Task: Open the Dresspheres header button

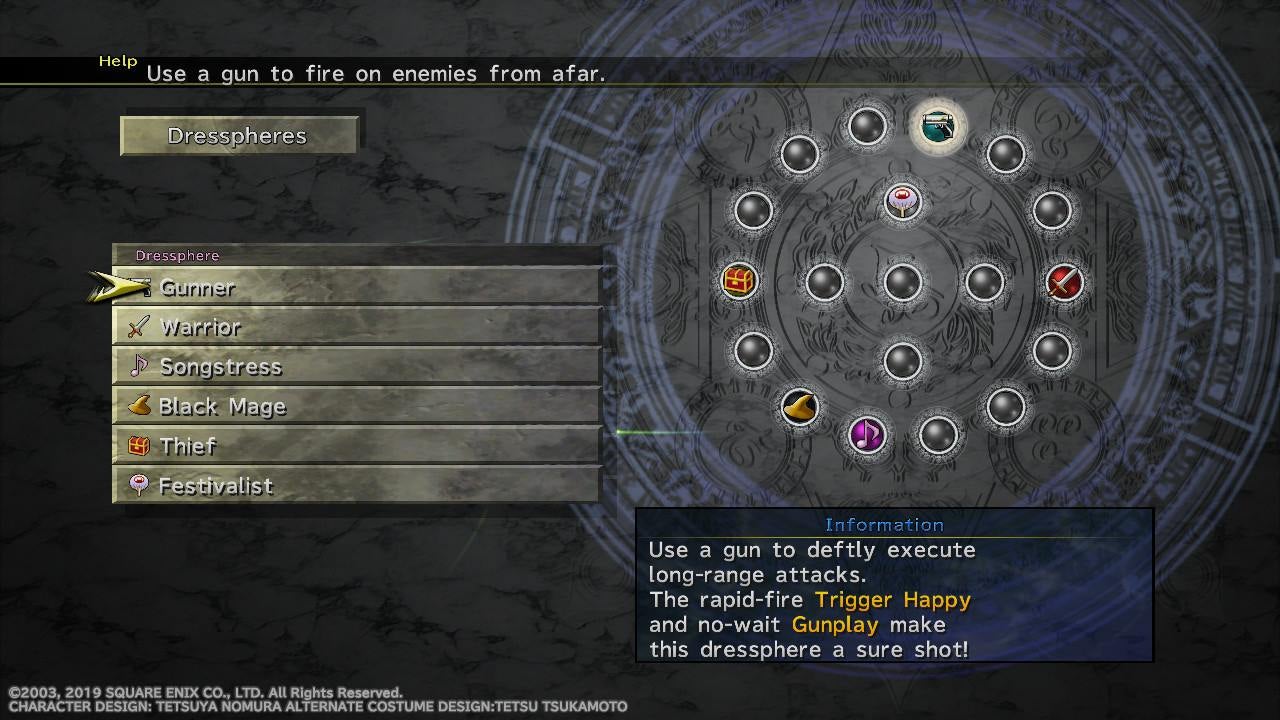Action: 238,136
